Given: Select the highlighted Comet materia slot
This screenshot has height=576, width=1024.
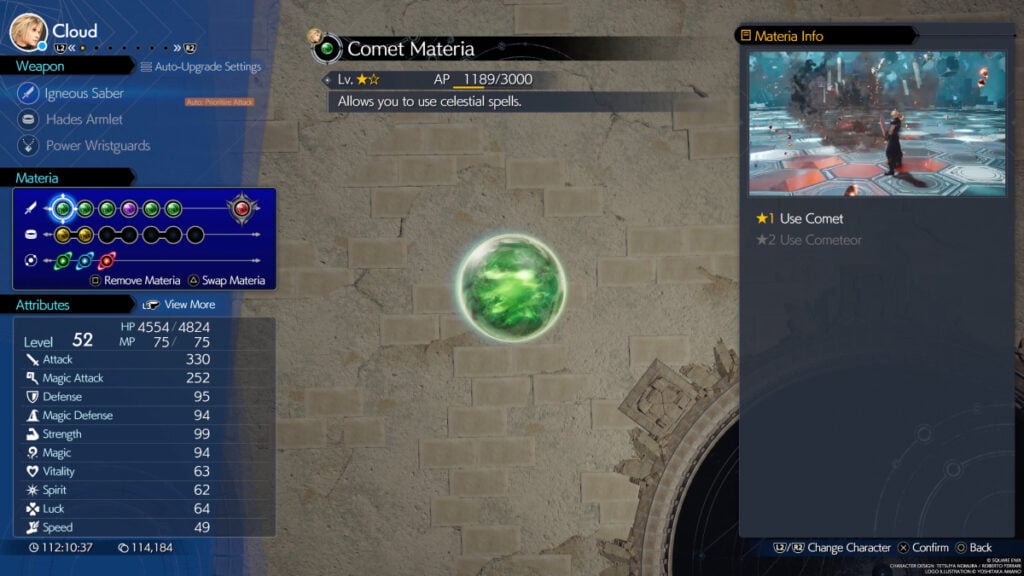Looking at the screenshot, I should tap(63, 209).
